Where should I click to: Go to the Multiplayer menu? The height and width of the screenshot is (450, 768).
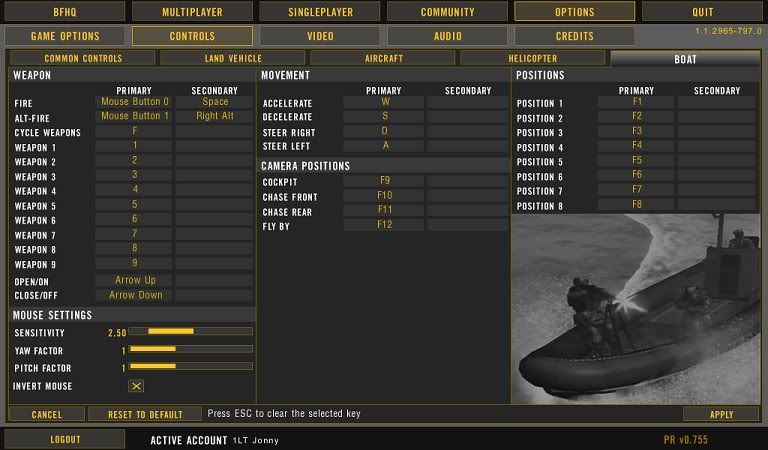(x=192, y=12)
